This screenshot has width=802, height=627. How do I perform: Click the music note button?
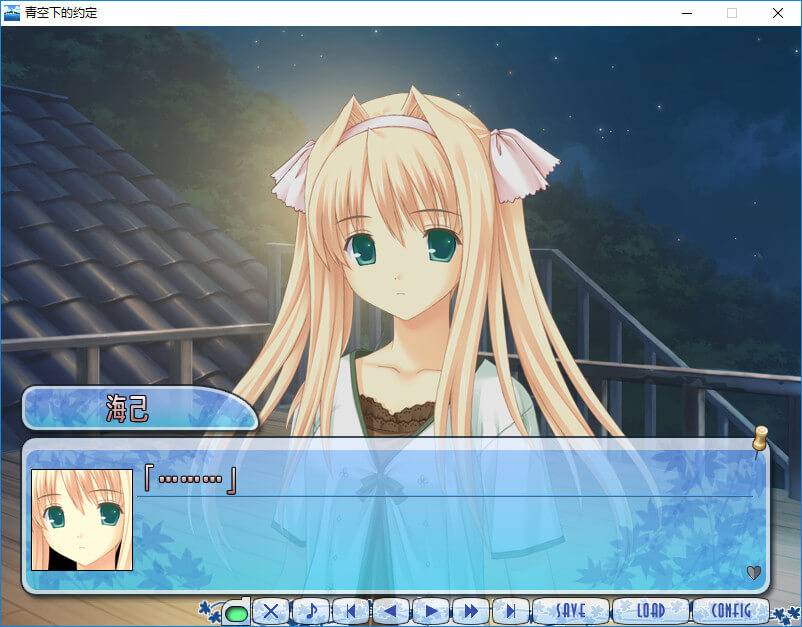tap(310, 611)
